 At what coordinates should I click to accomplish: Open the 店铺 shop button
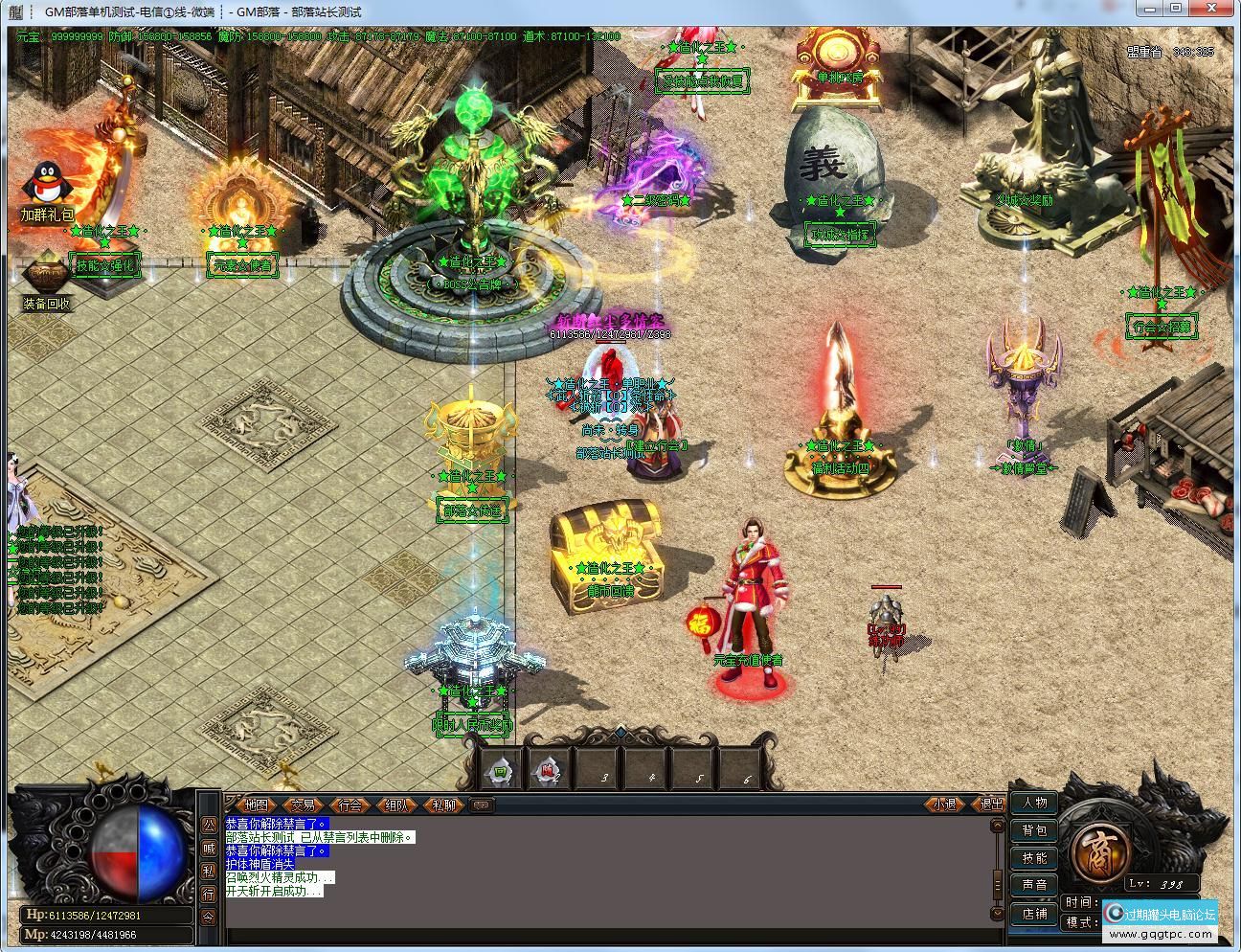pos(1035,913)
